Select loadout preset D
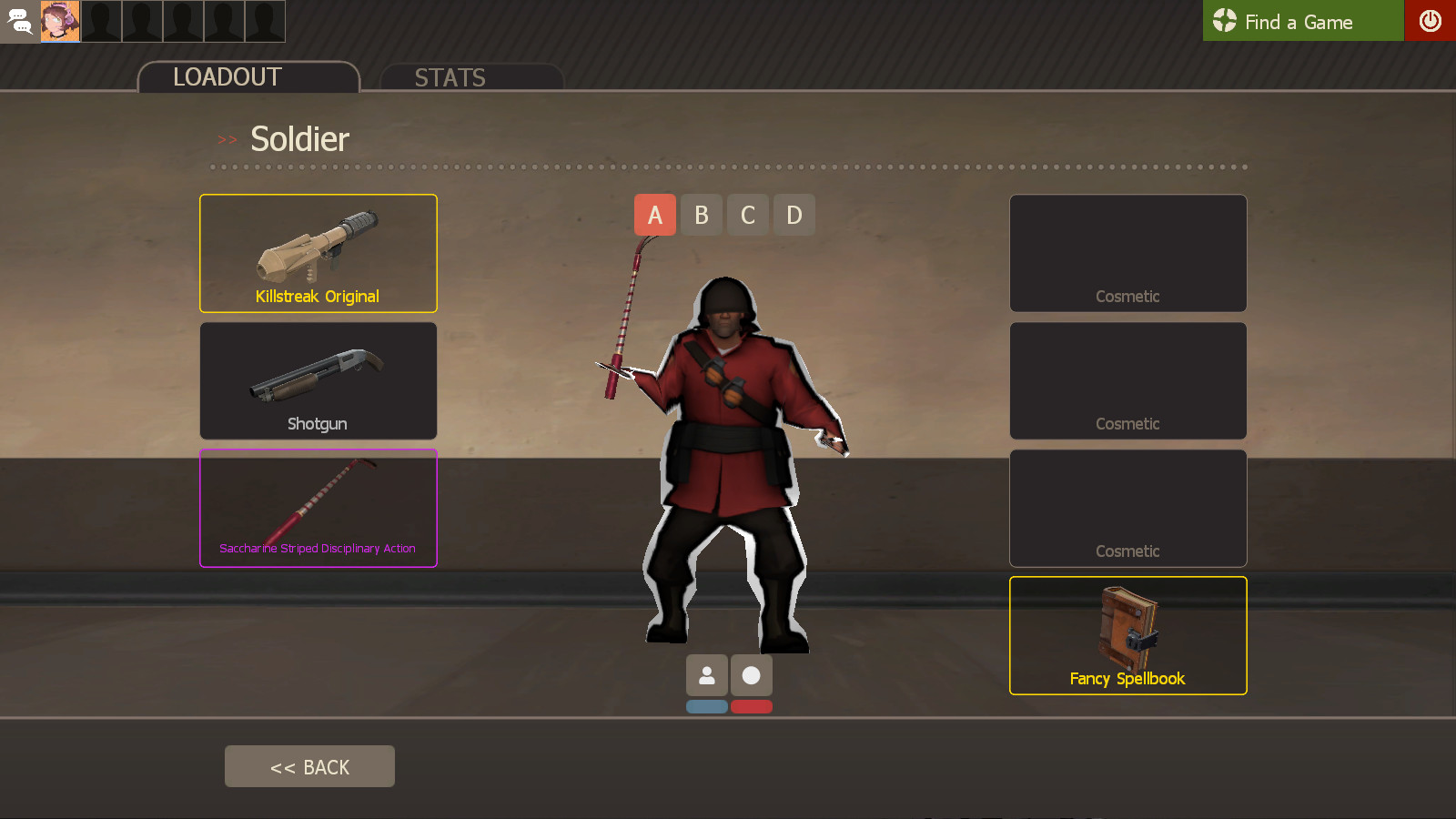The width and height of the screenshot is (1456, 819). 794,215
